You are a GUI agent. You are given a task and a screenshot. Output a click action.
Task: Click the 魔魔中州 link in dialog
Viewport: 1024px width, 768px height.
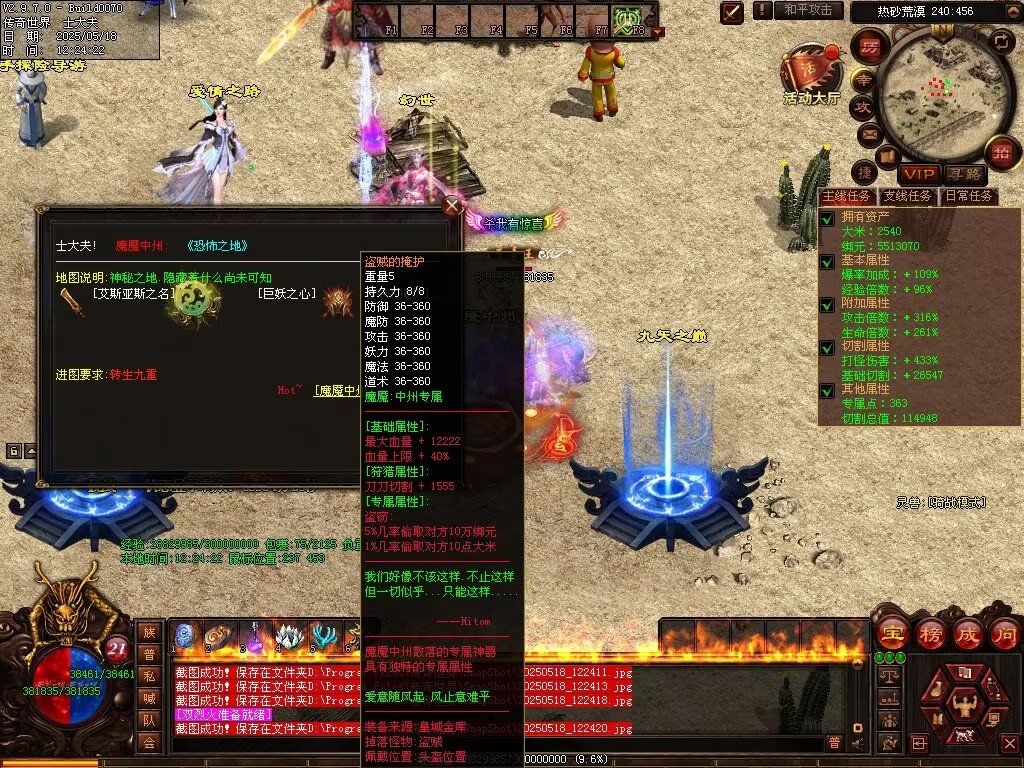click(x=338, y=390)
